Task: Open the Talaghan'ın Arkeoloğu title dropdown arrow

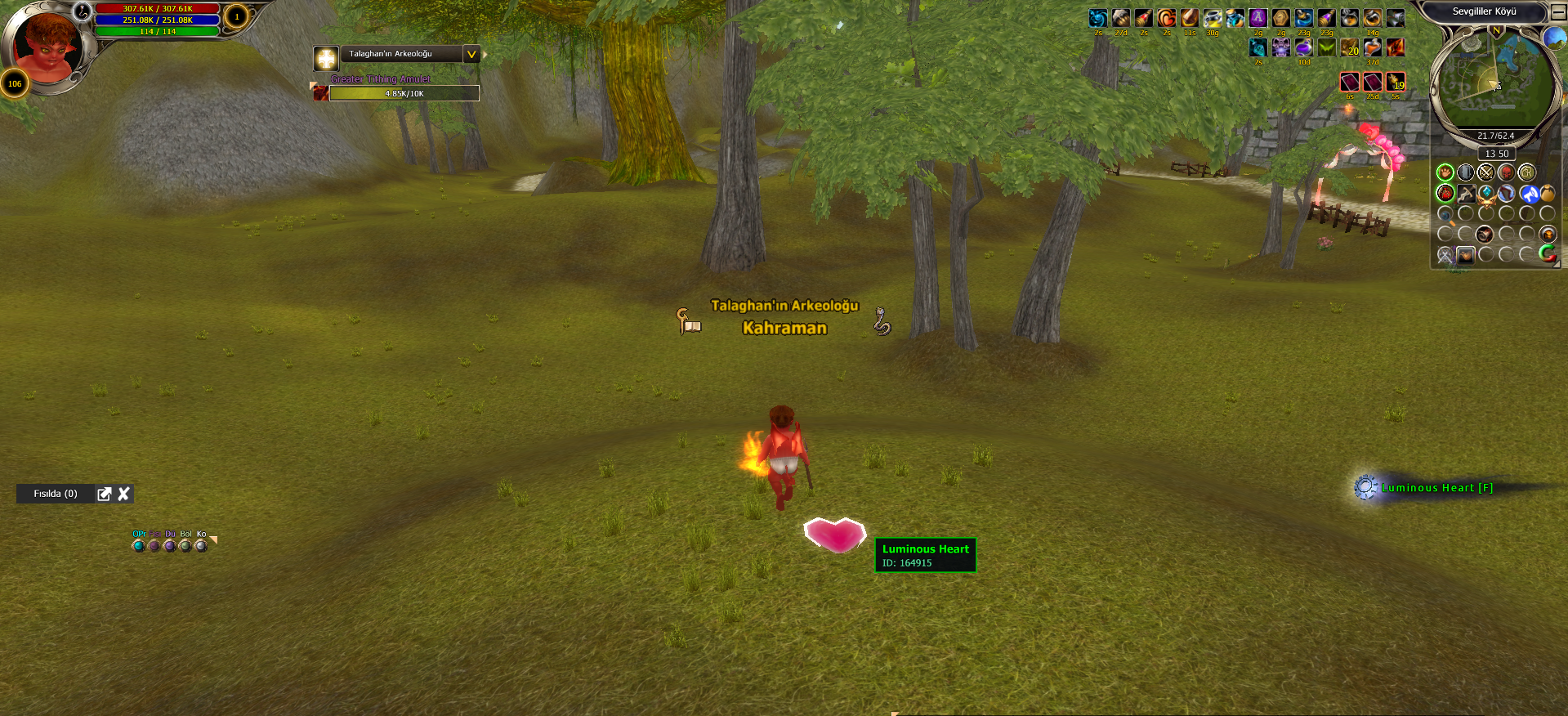Action: click(x=471, y=54)
